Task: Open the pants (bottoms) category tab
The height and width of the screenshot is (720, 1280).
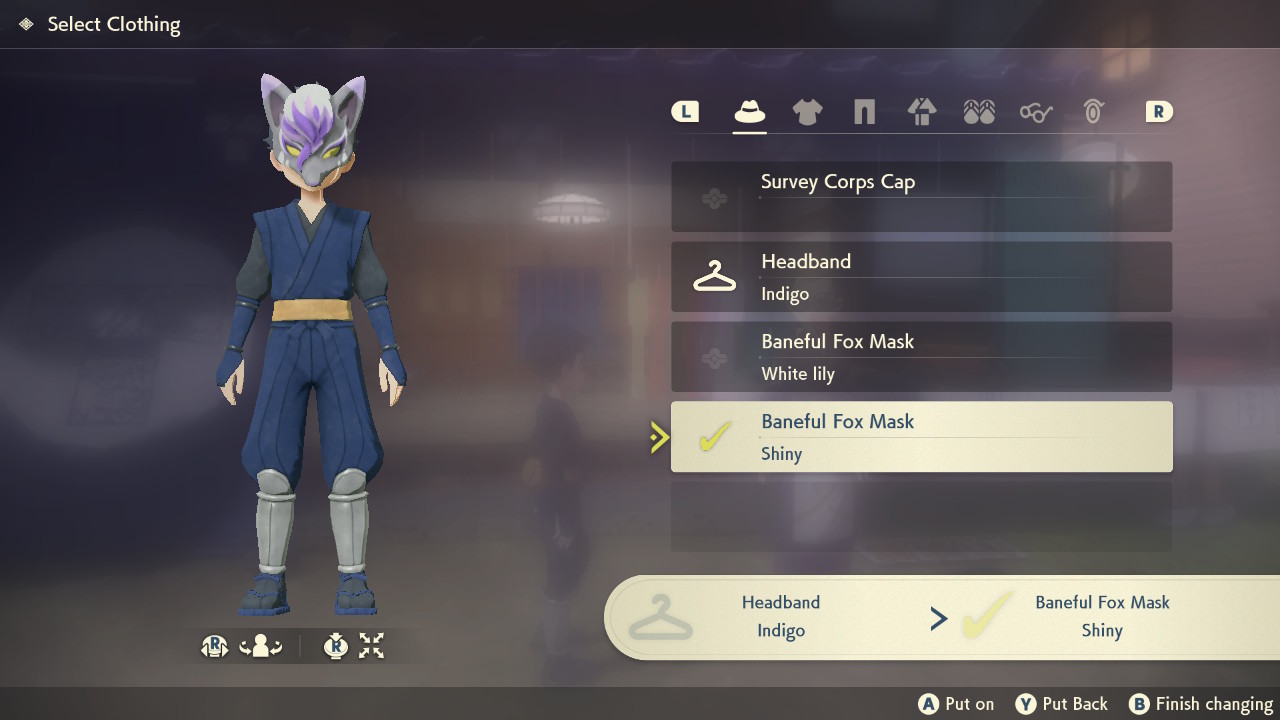Action: point(864,112)
